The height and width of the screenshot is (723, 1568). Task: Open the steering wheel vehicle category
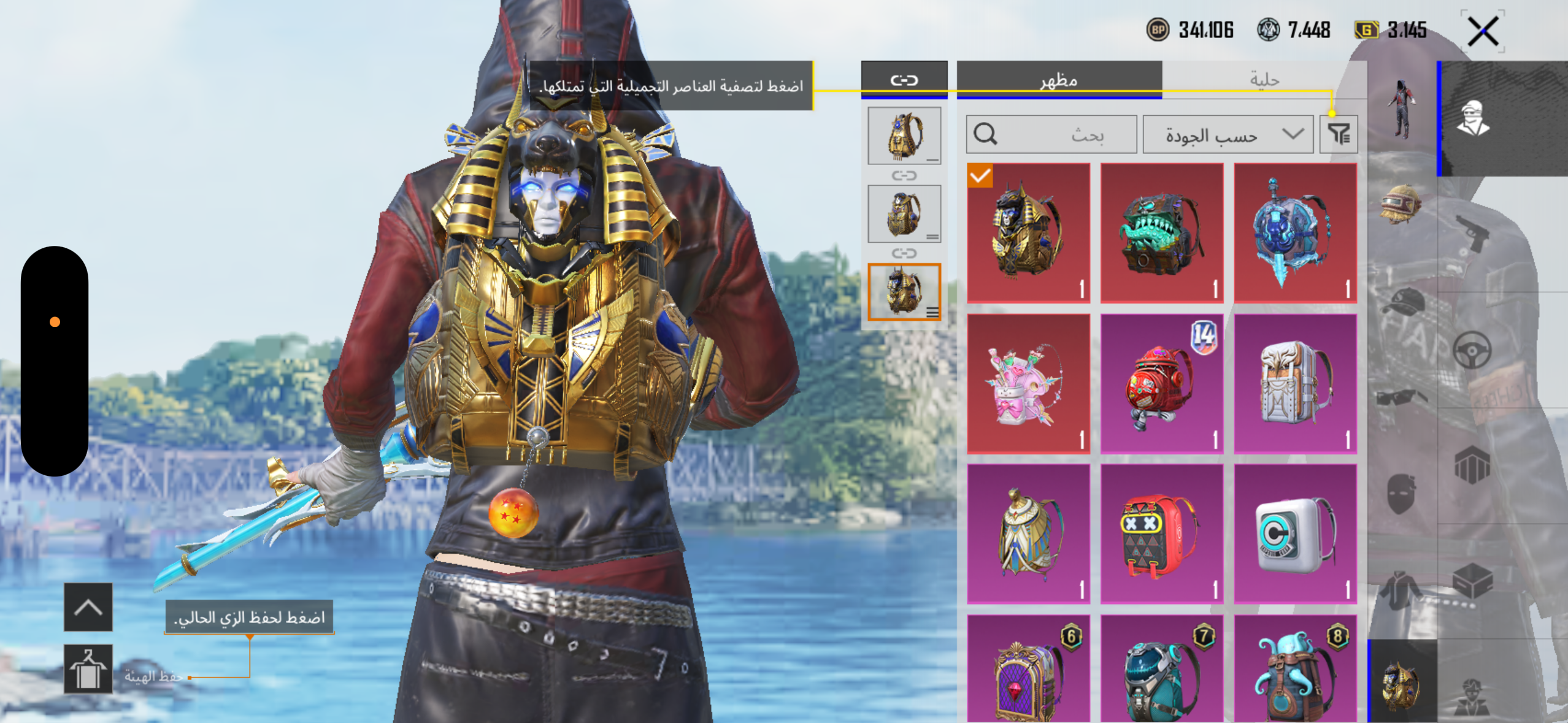[1472, 350]
